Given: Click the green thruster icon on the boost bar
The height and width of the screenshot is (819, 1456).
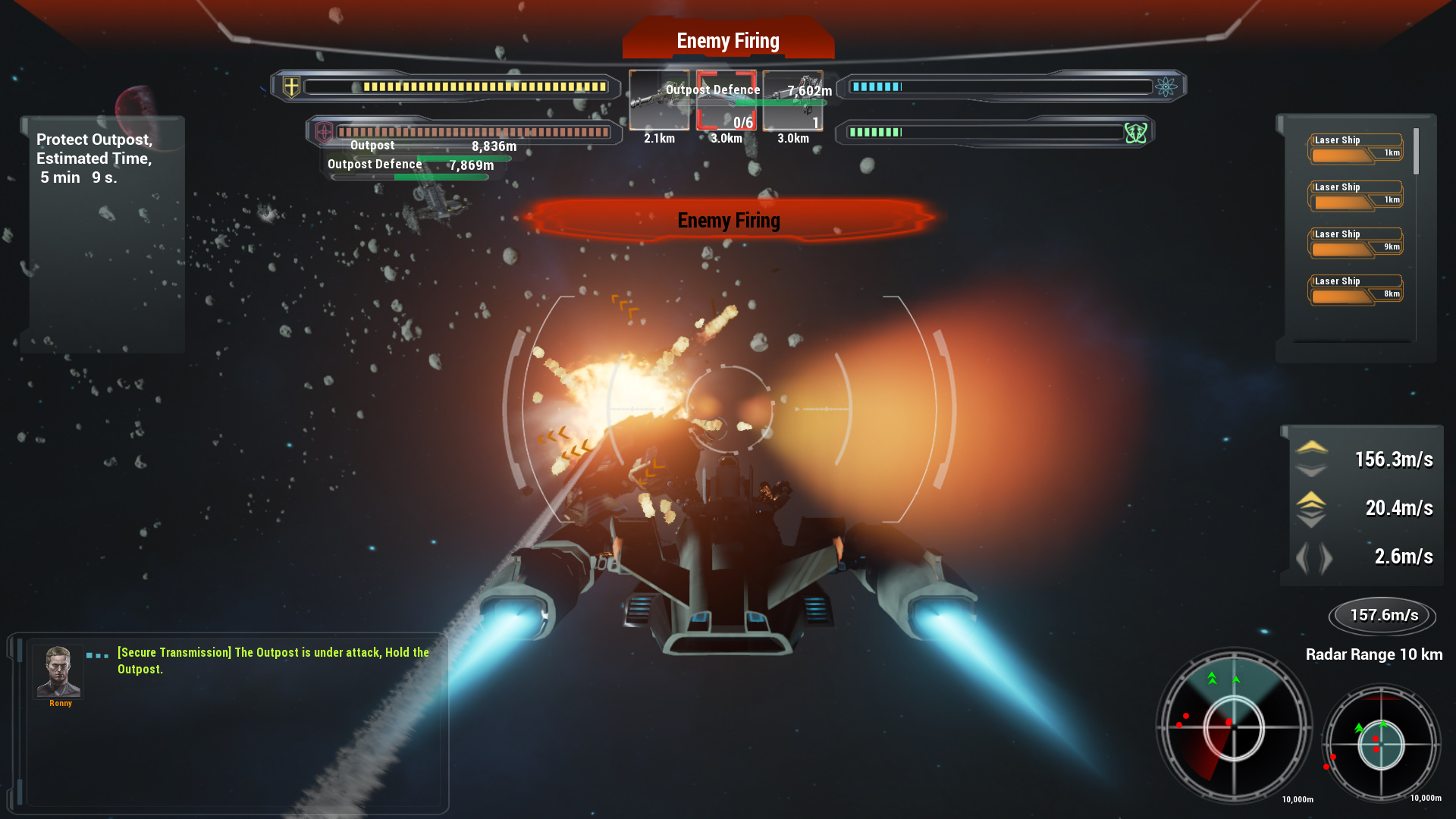Looking at the screenshot, I should 1135,131.
